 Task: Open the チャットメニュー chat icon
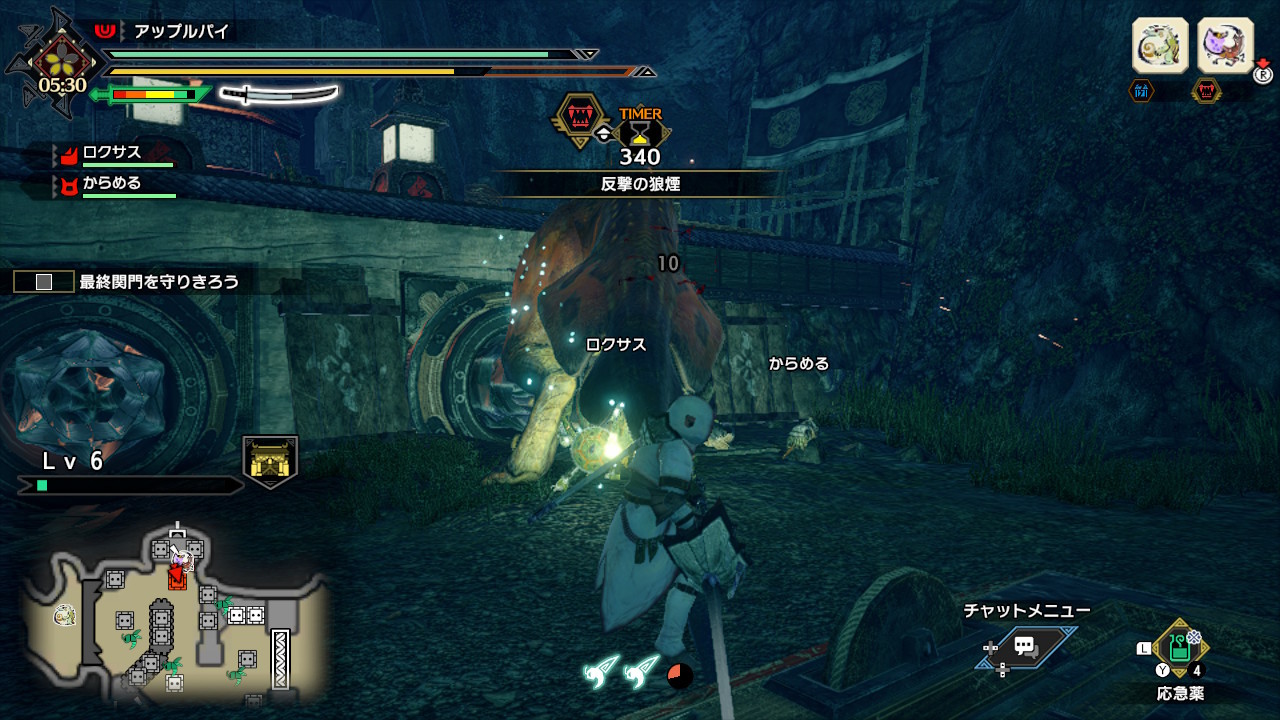(x=1025, y=646)
